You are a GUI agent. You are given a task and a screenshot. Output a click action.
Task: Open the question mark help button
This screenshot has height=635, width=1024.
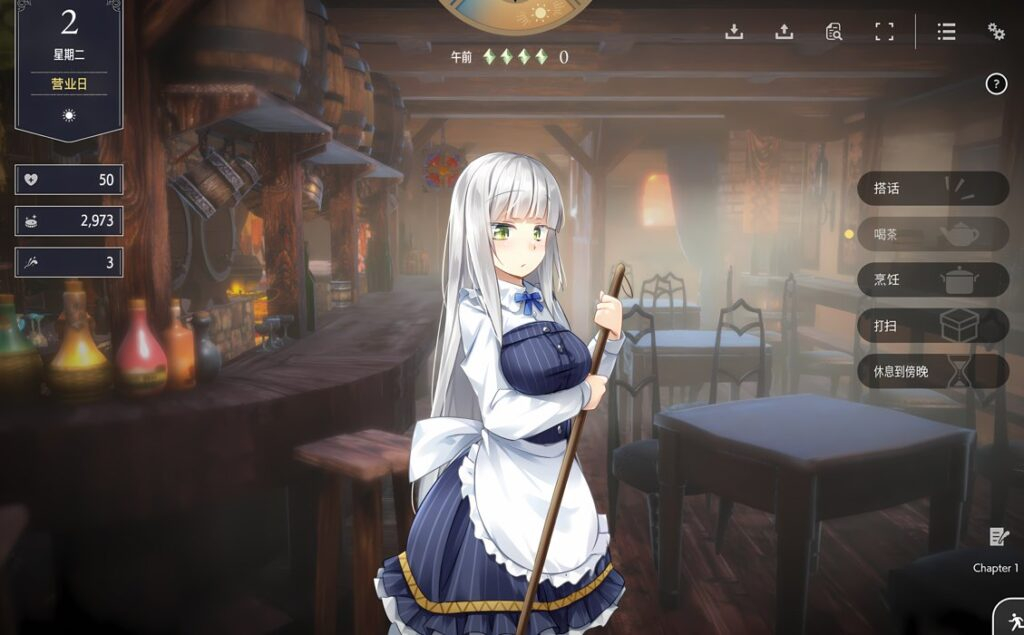point(996,84)
